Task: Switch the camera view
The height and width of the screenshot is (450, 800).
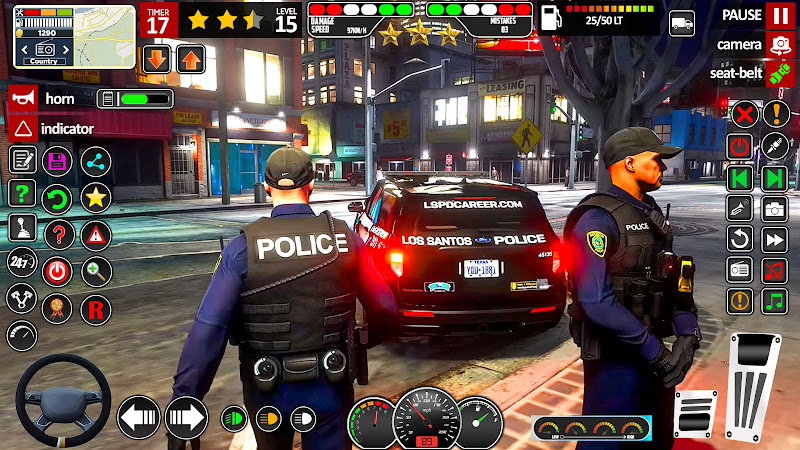Action: (779, 44)
